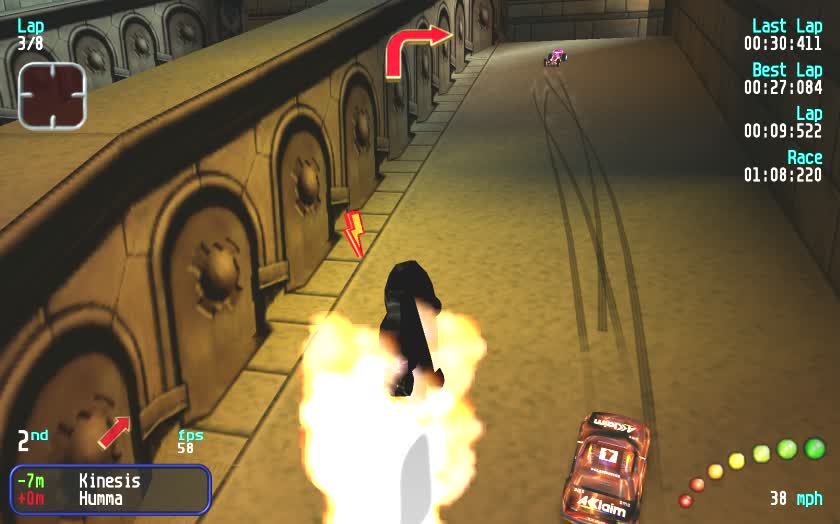Click the small red diagonal arrow

114,432
